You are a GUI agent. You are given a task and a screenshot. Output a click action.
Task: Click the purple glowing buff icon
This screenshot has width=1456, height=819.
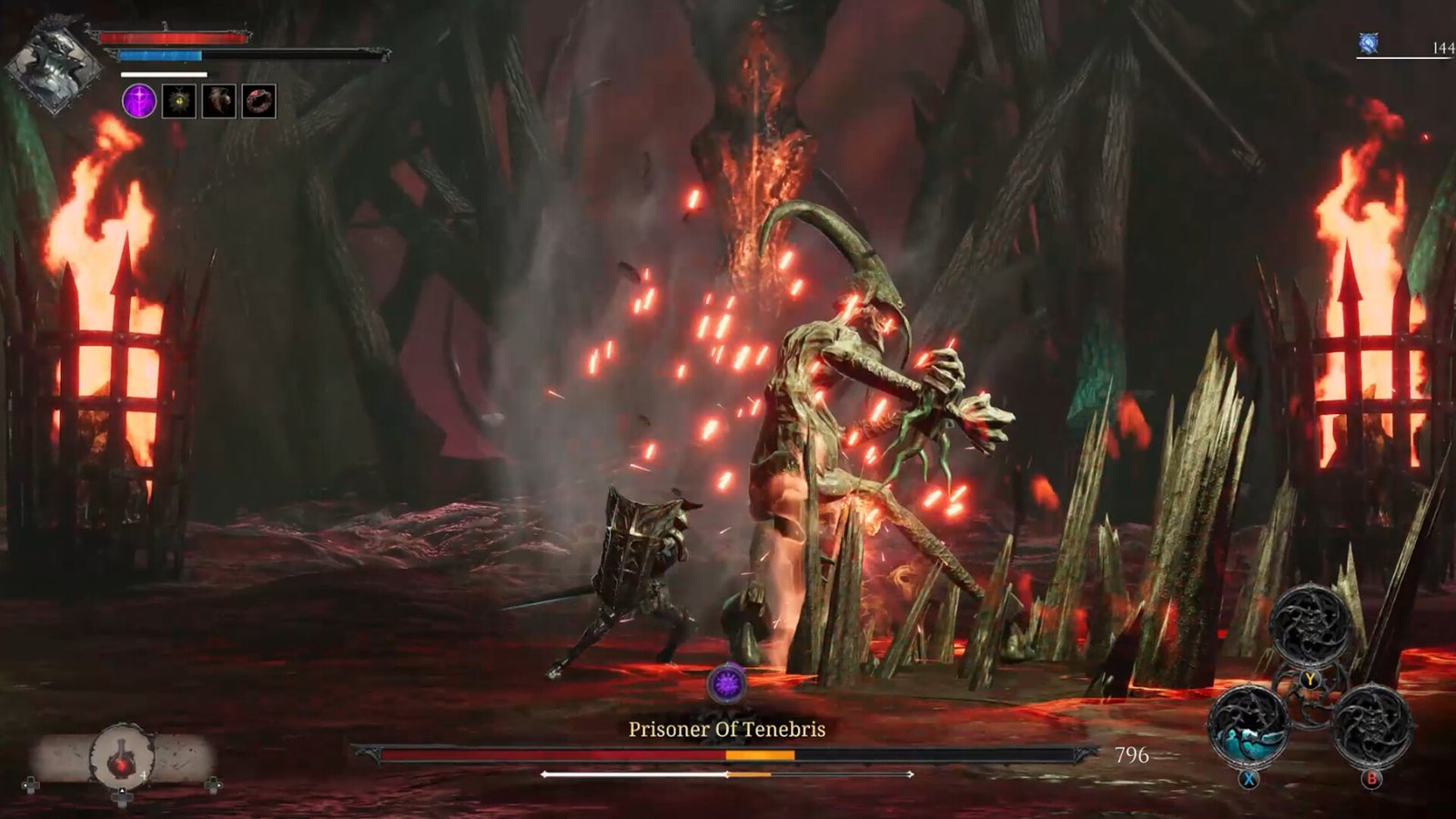point(139,101)
